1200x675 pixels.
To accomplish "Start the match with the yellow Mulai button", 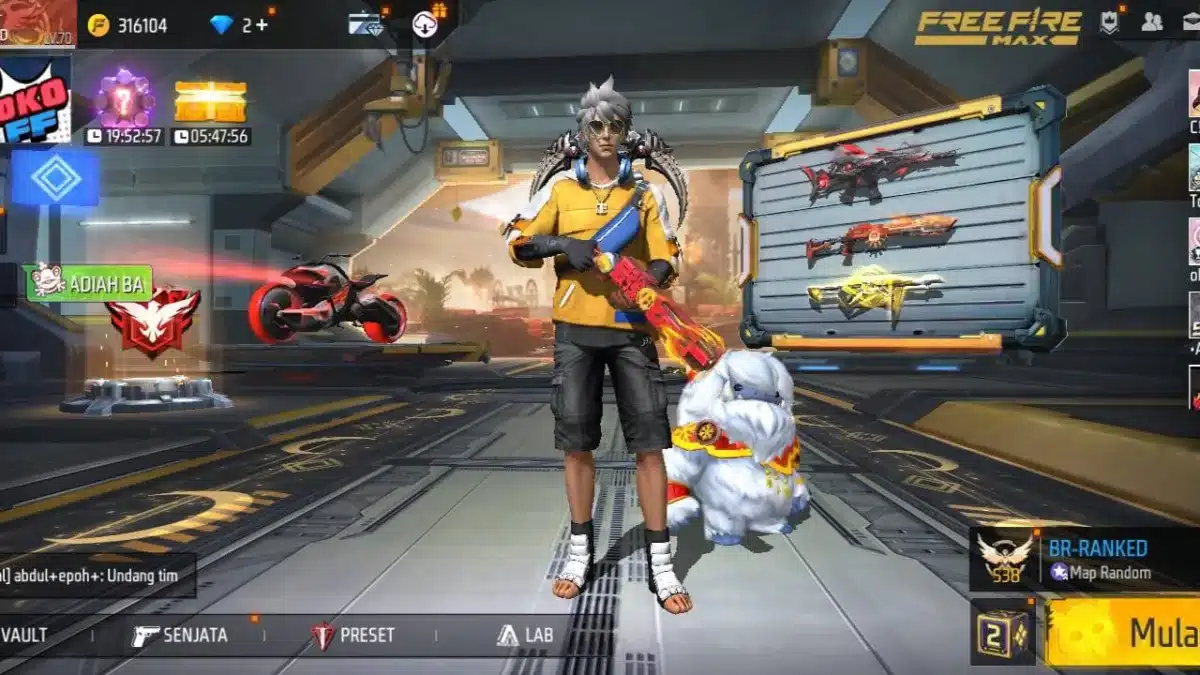I will pyautogui.click(x=1123, y=632).
